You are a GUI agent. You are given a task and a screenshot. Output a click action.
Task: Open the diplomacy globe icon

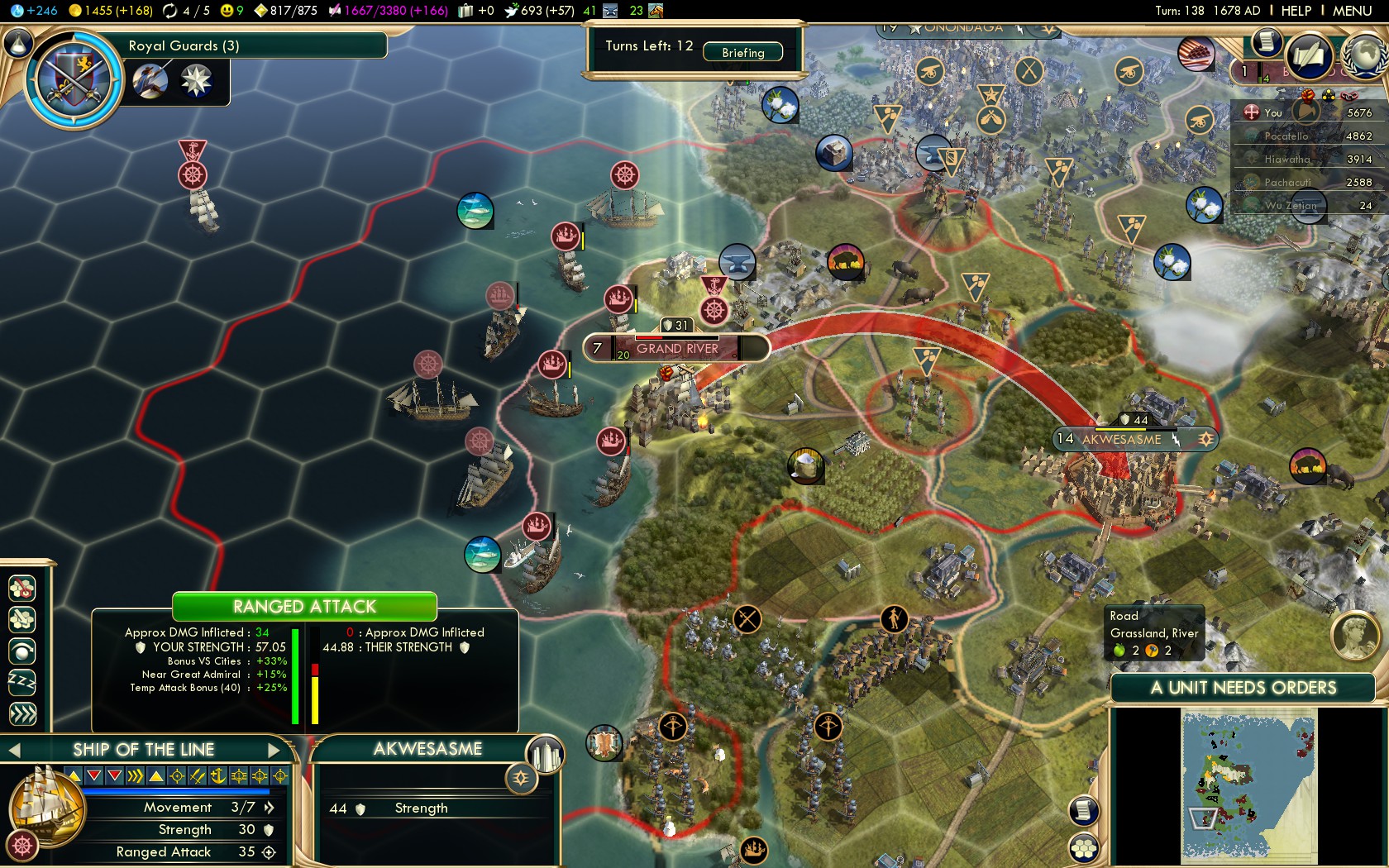point(1364,56)
